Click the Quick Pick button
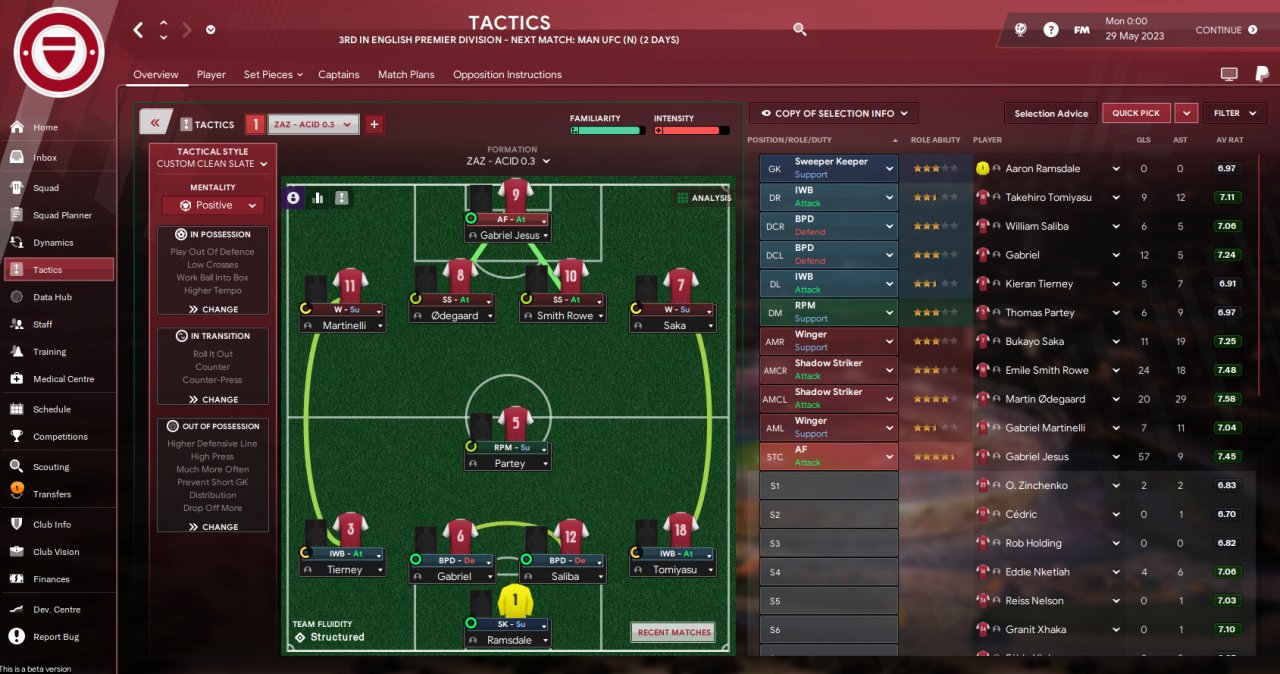Viewport: 1280px width, 674px height. (x=1136, y=113)
